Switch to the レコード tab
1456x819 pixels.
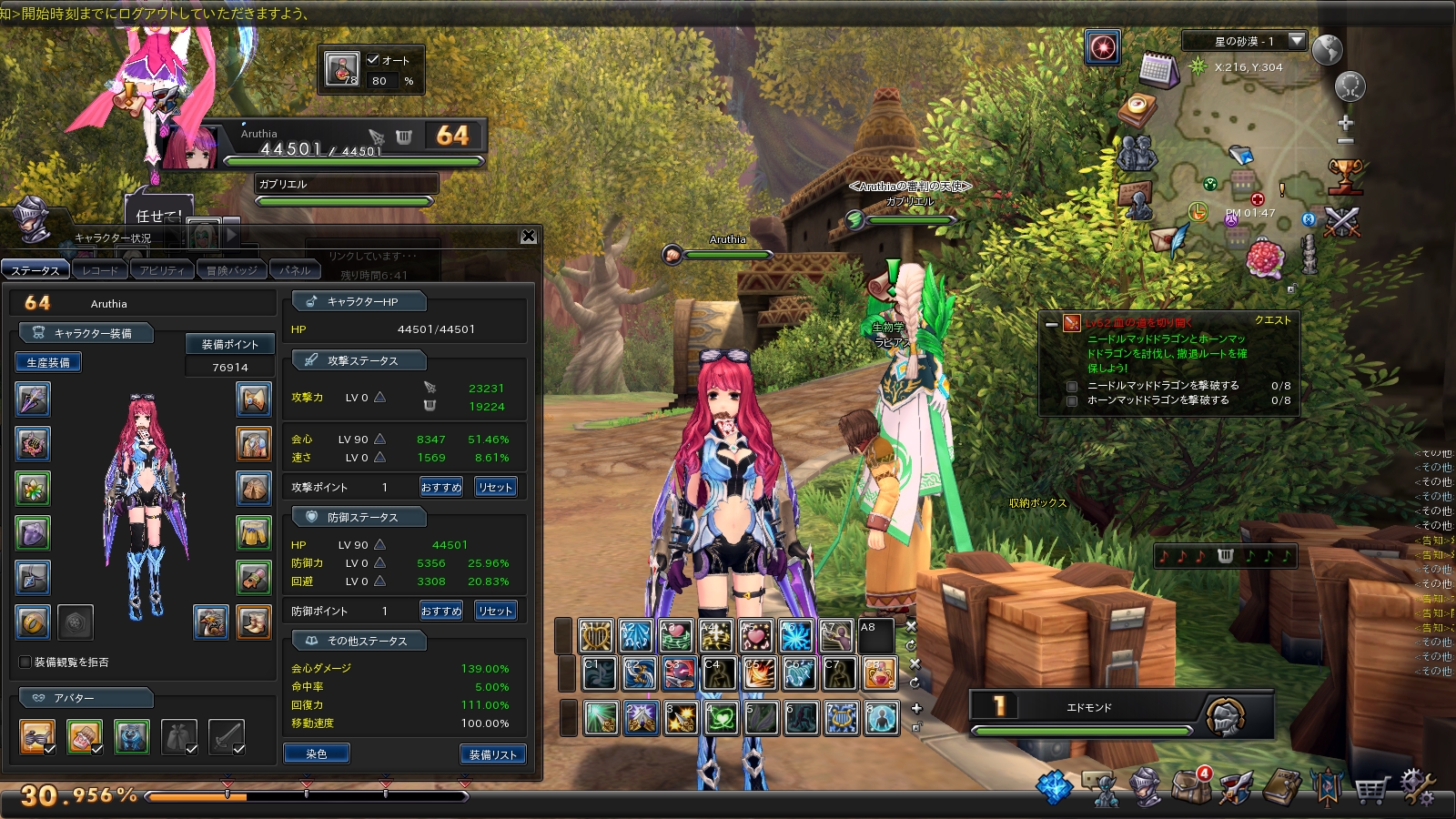click(x=99, y=270)
